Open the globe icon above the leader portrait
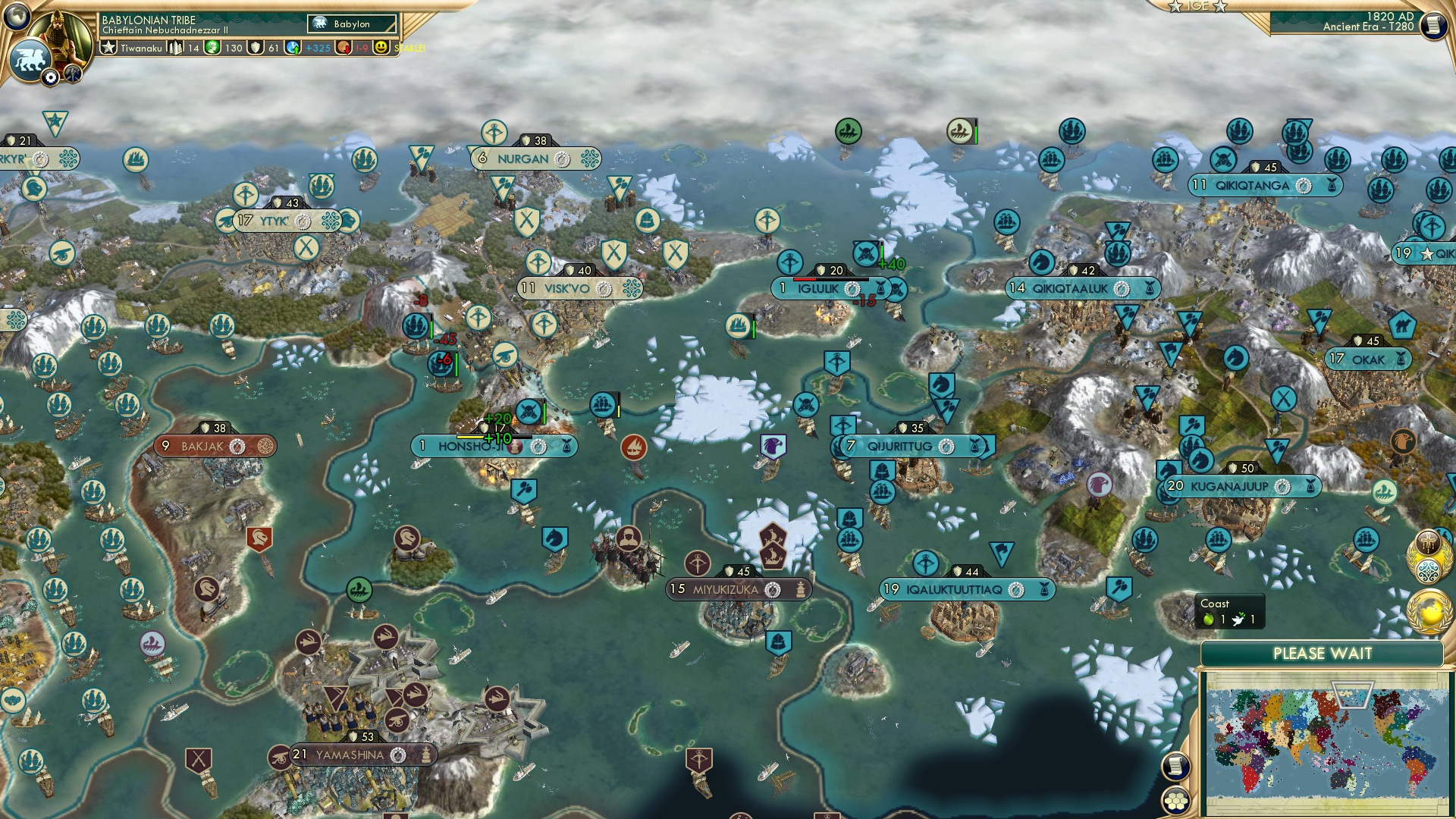 tap(17, 15)
